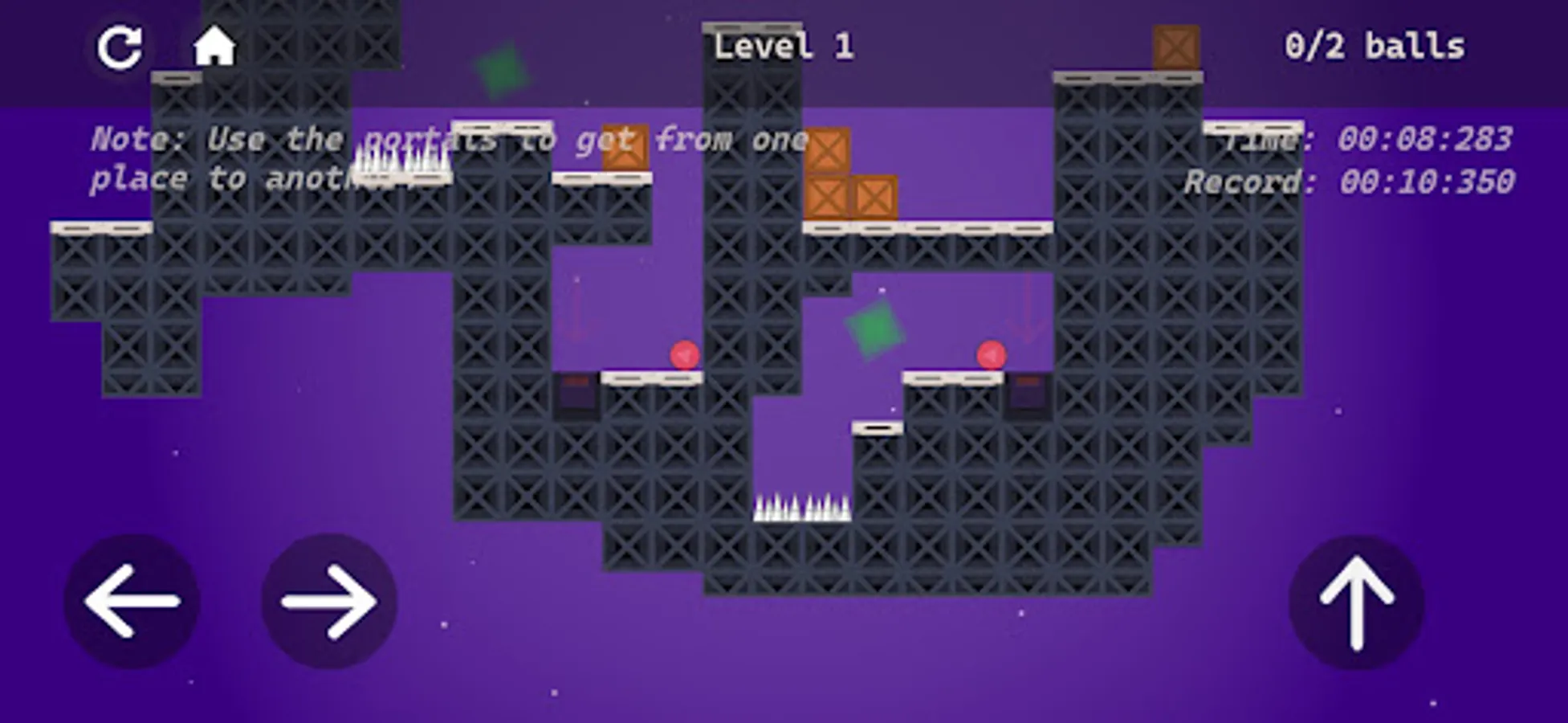The image size is (1568, 723).
Task: Click the note text about using portals
Action: [x=450, y=158]
